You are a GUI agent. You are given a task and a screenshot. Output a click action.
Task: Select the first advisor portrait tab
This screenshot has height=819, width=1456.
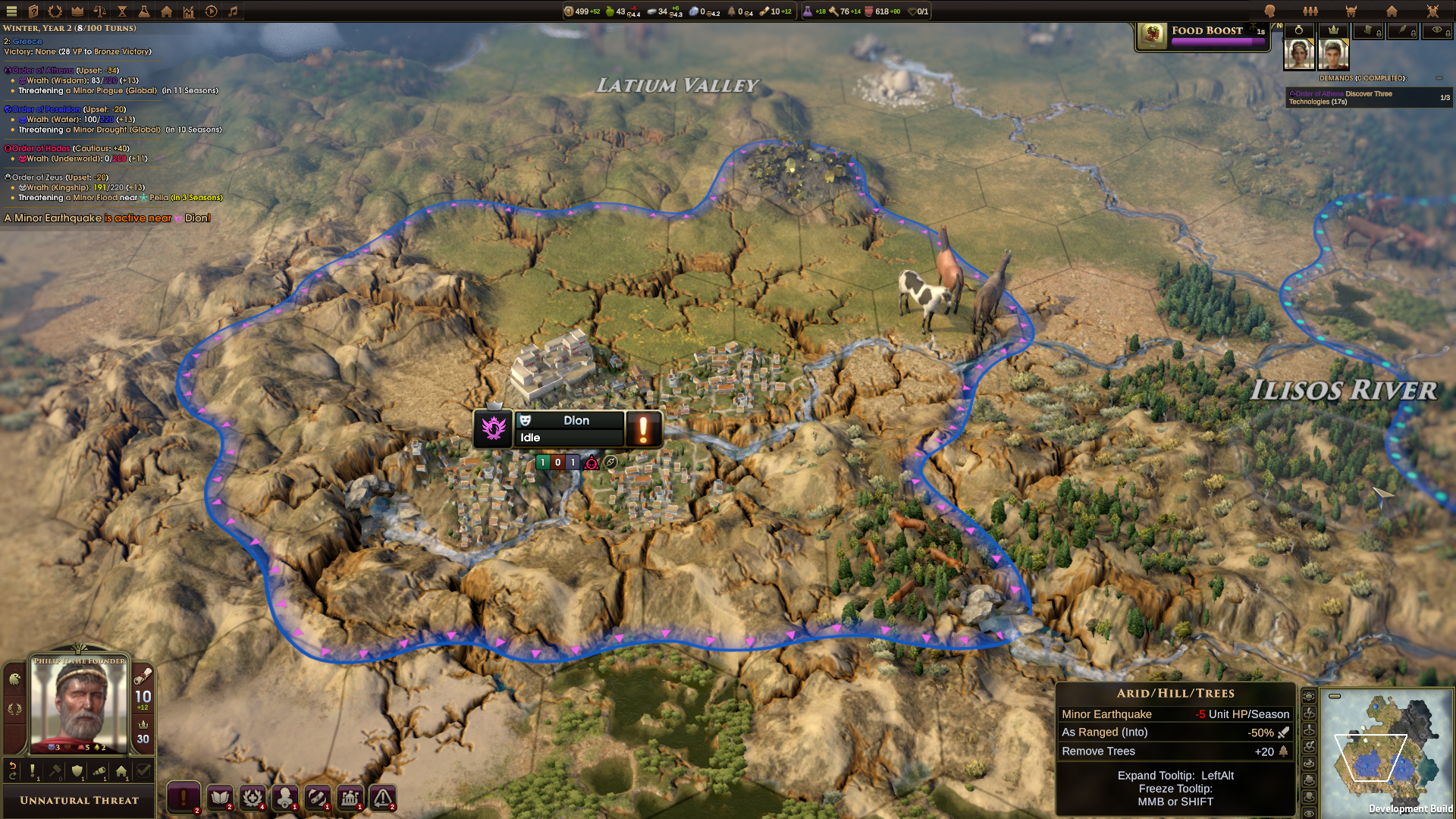[1299, 53]
